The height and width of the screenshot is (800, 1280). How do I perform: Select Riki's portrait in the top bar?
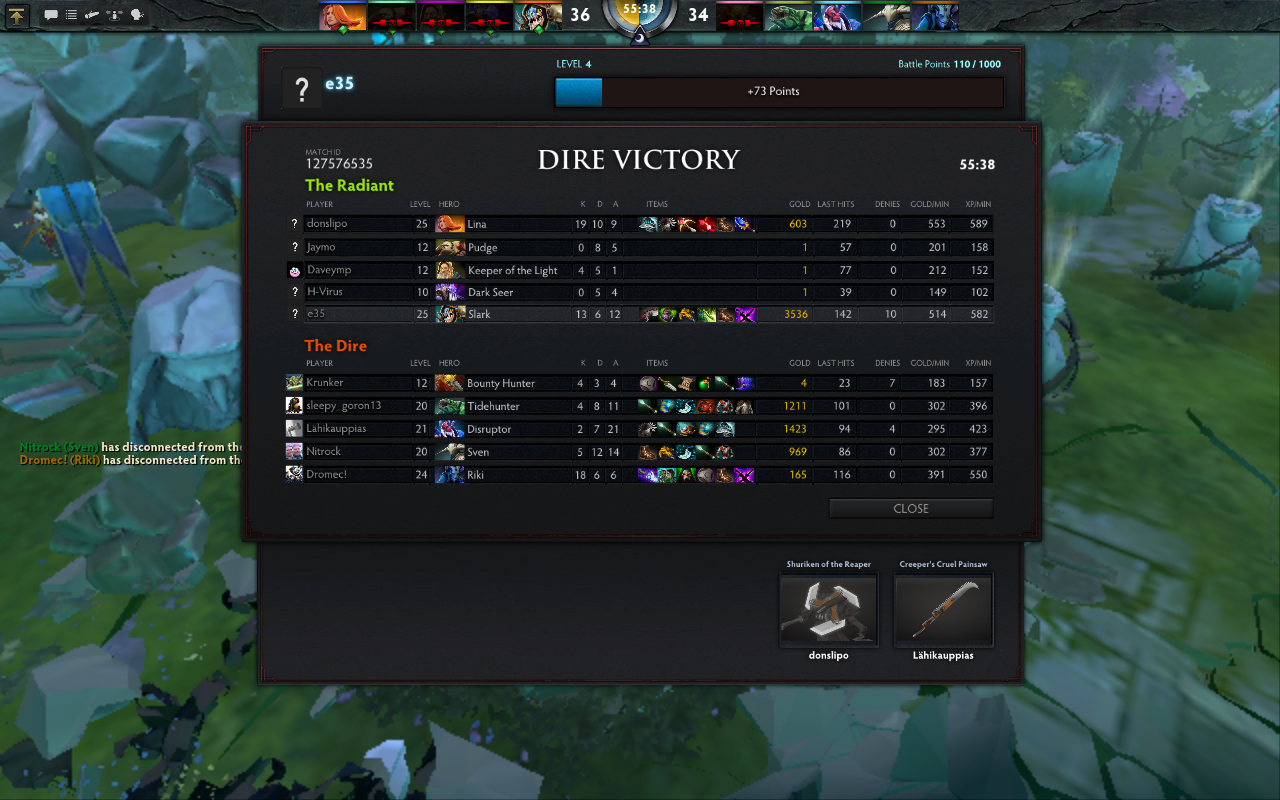pyautogui.click(x=935, y=16)
